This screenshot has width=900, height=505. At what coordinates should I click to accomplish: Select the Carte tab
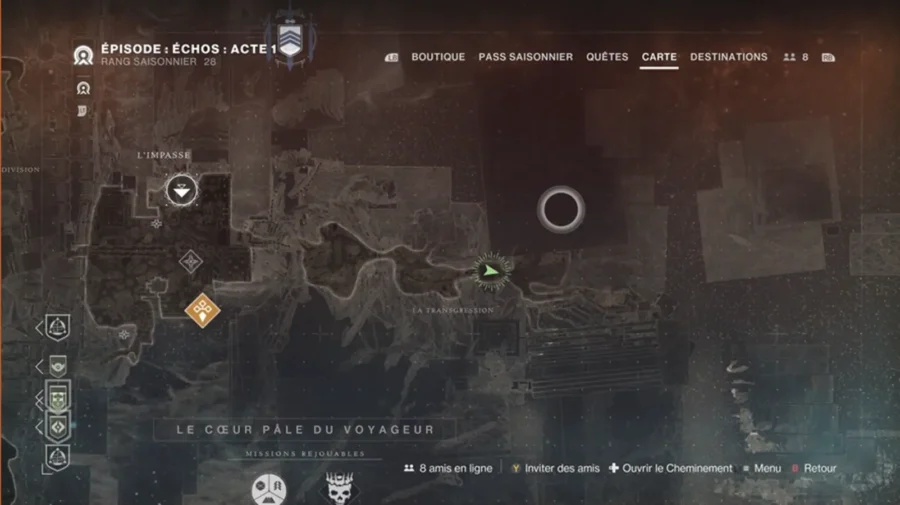tap(659, 57)
